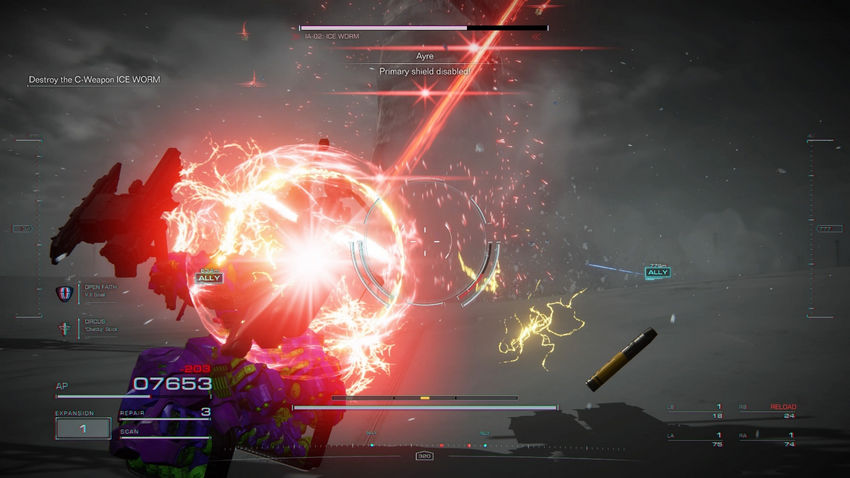The width and height of the screenshot is (850, 478).
Task: Click the OPEN FAITH ally emblem
Action: coord(62,293)
